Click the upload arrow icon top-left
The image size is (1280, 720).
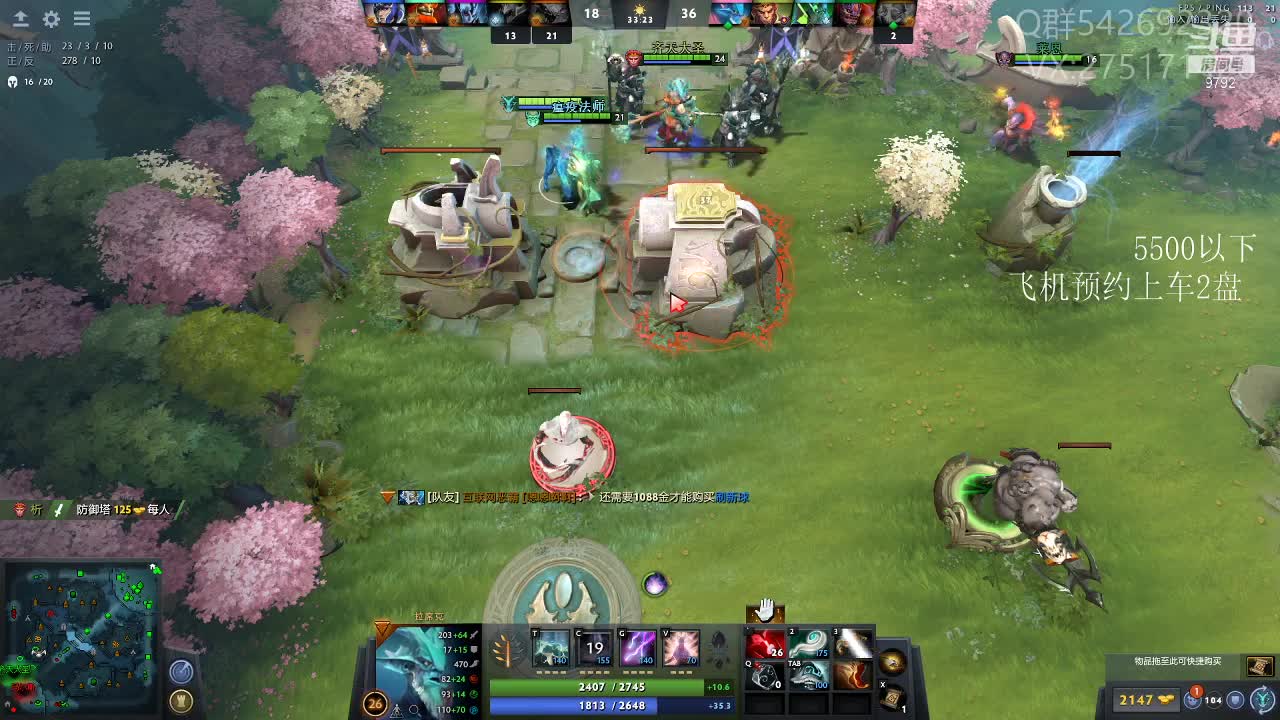[20, 19]
